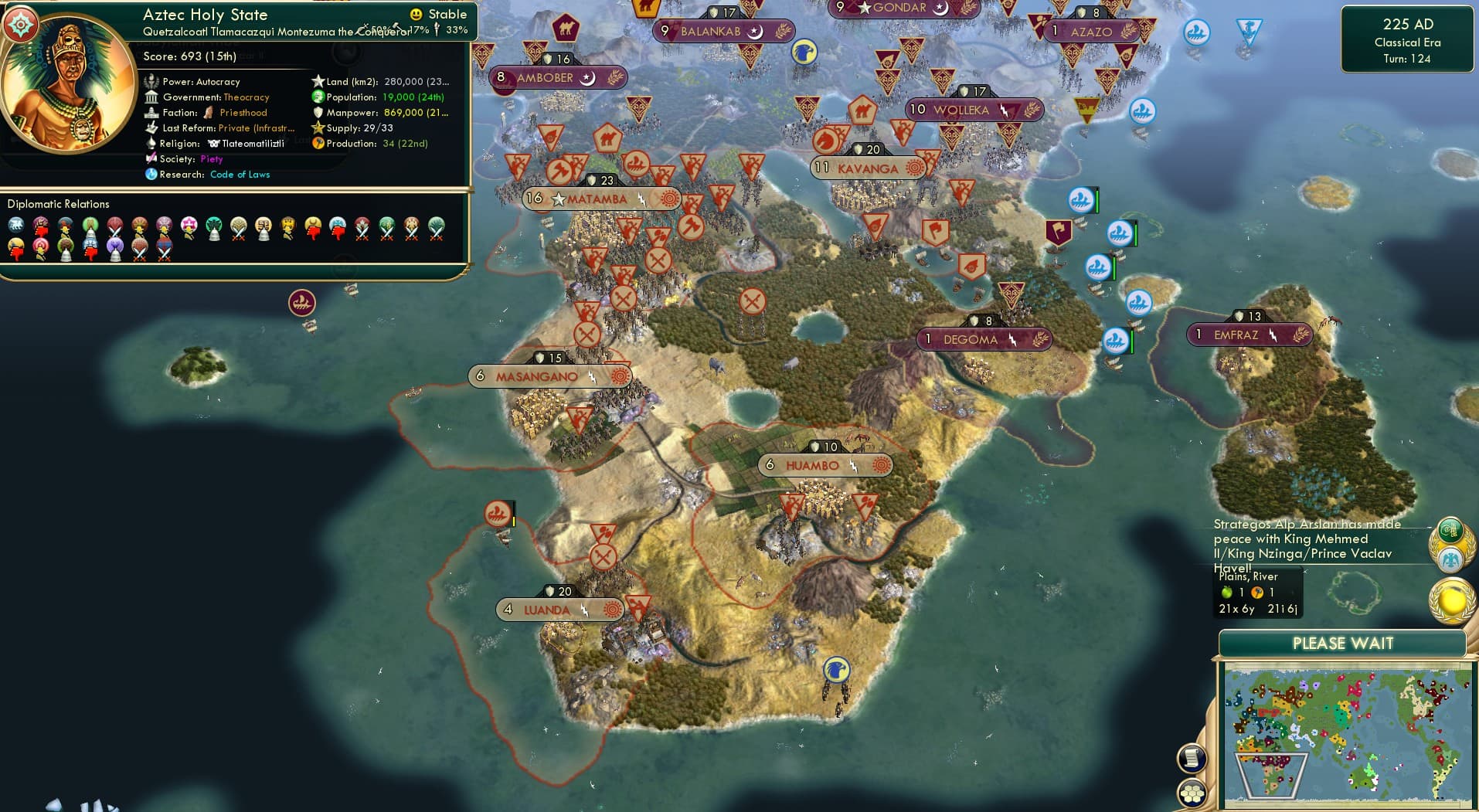Open the Code of Laws research link

(240, 175)
